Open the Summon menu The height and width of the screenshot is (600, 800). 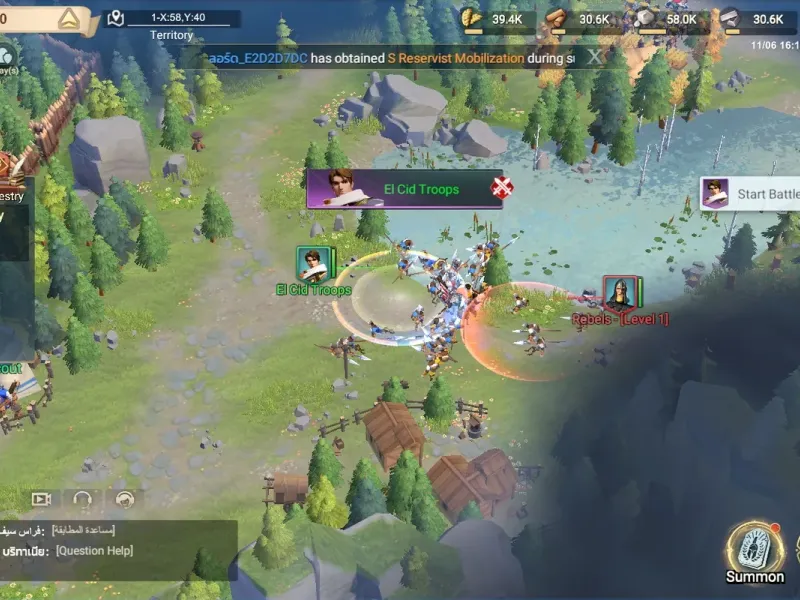[x=755, y=552]
